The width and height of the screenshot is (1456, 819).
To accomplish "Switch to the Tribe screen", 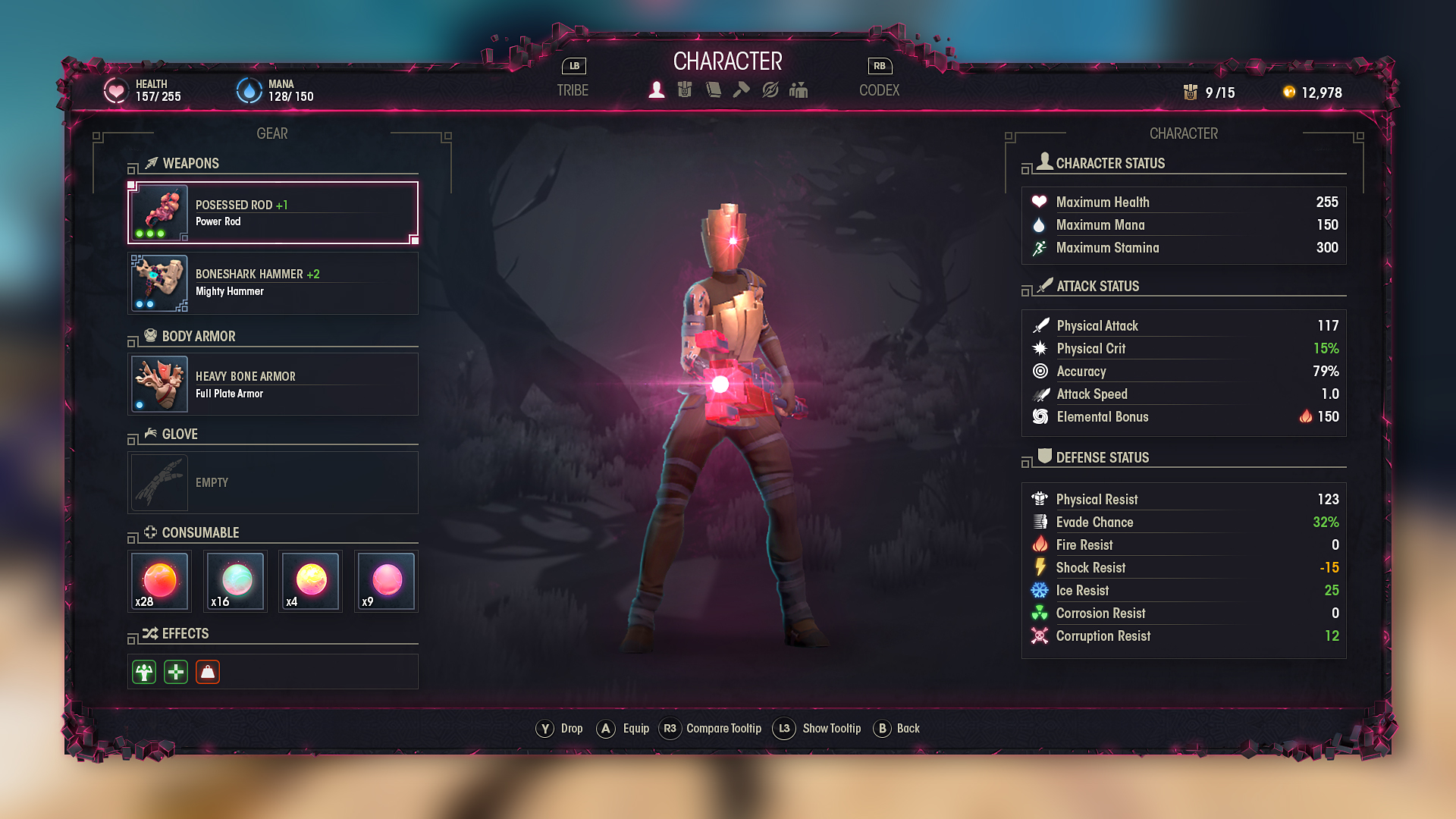I will pyautogui.click(x=573, y=90).
